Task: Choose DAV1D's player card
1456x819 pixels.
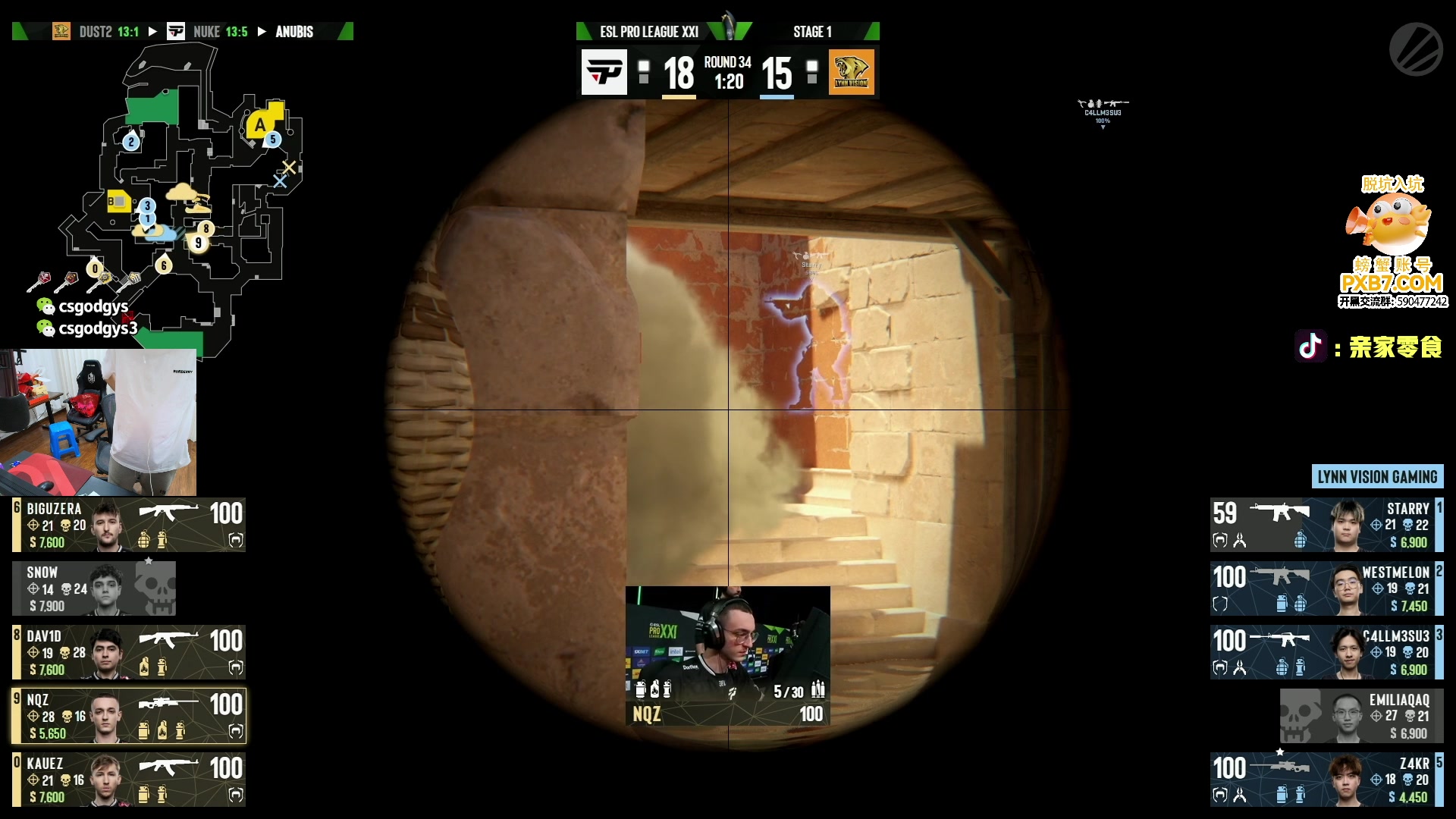Action: [x=129, y=652]
